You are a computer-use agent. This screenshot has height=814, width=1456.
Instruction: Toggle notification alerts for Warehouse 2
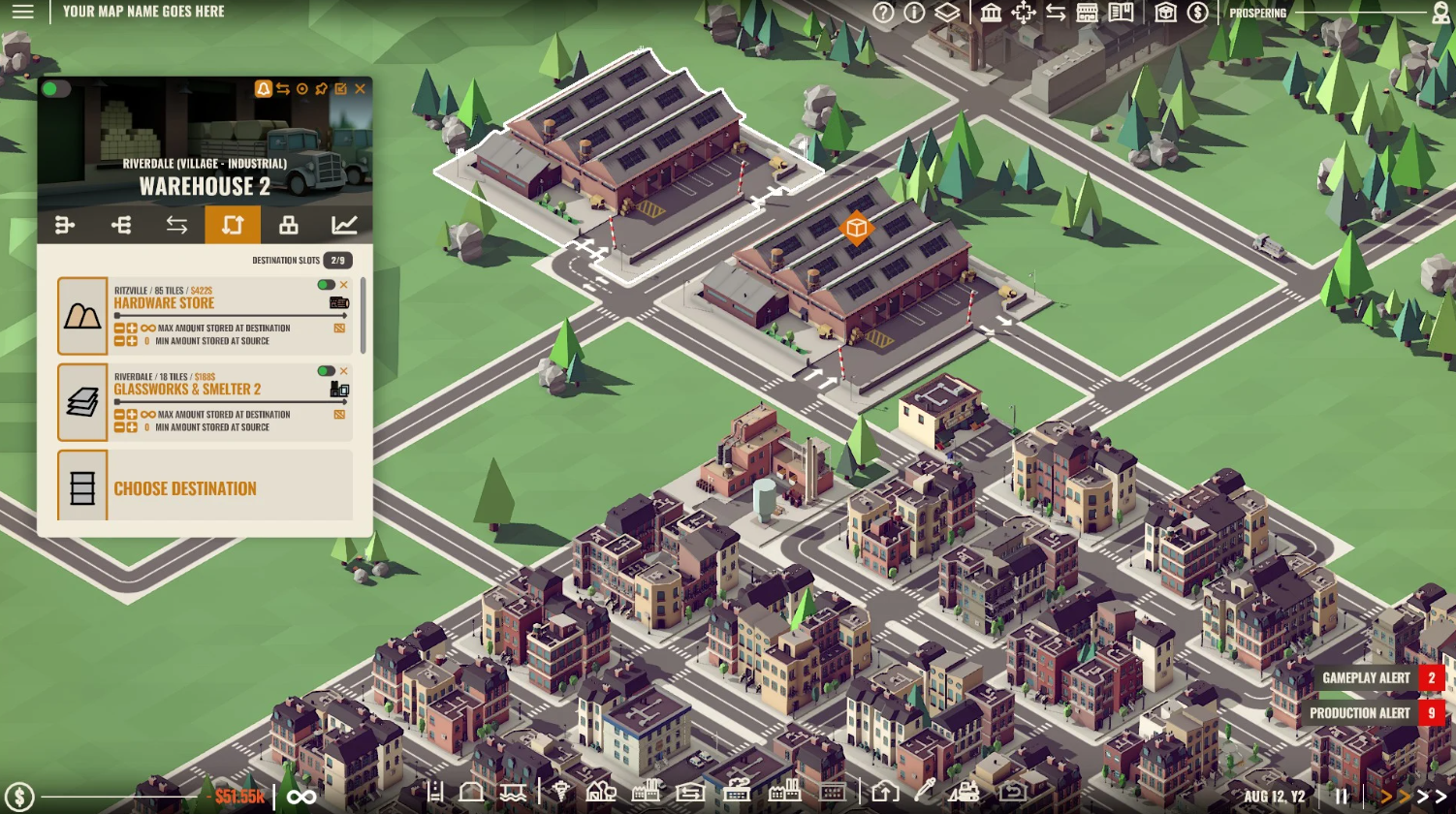point(263,88)
